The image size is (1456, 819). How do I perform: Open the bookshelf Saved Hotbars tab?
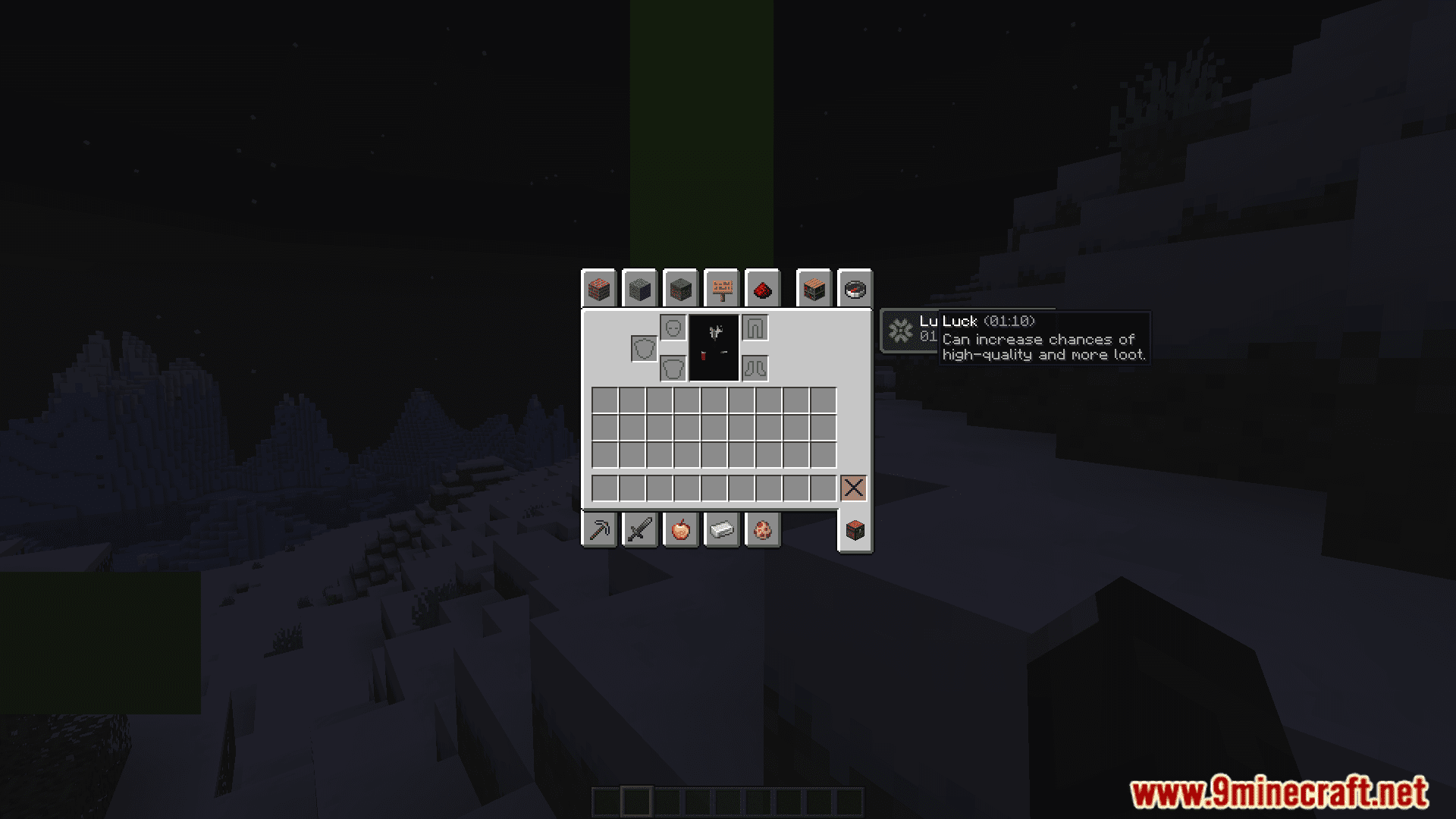tap(814, 289)
